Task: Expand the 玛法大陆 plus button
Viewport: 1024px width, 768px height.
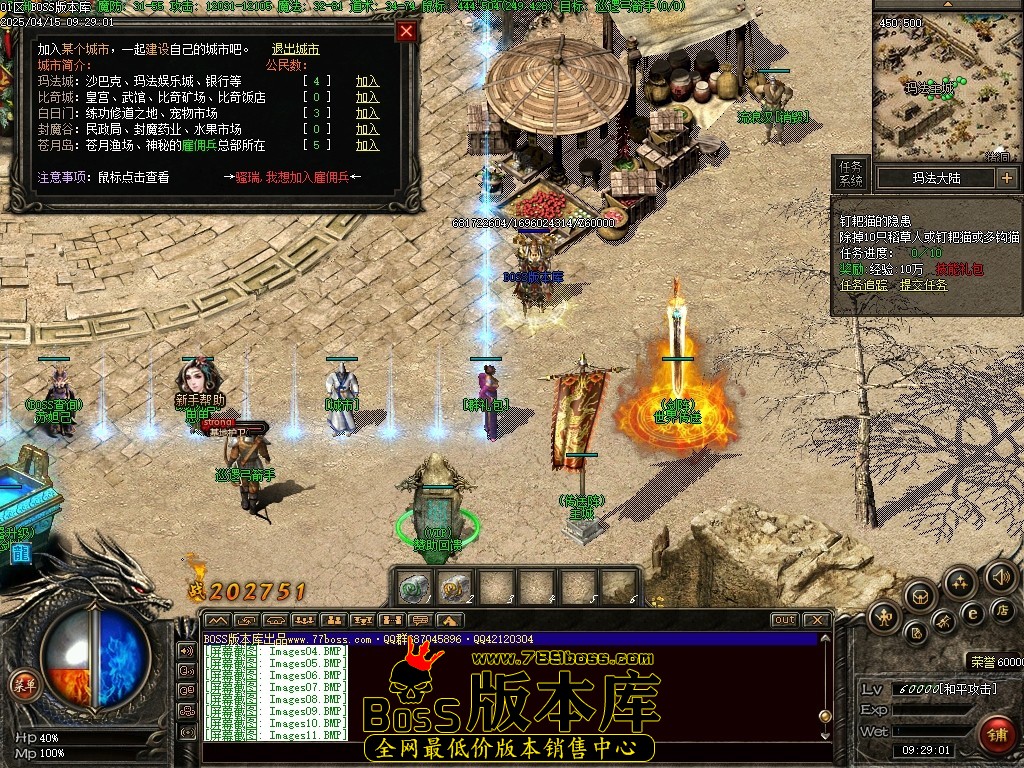Action: click(1006, 178)
